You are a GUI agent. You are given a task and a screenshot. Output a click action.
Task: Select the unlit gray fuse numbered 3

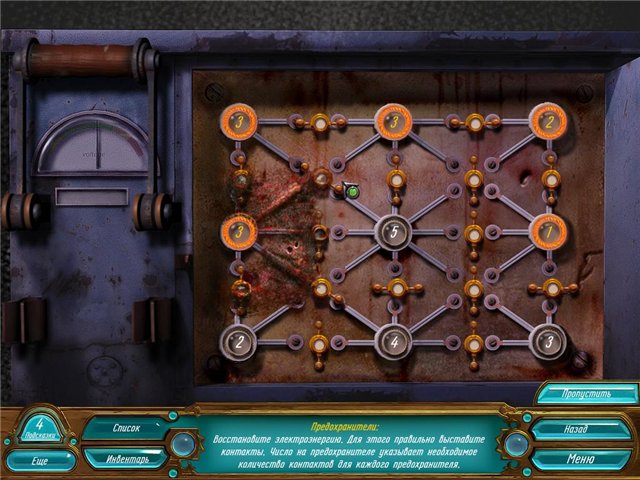pyautogui.click(x=548, y=342)
